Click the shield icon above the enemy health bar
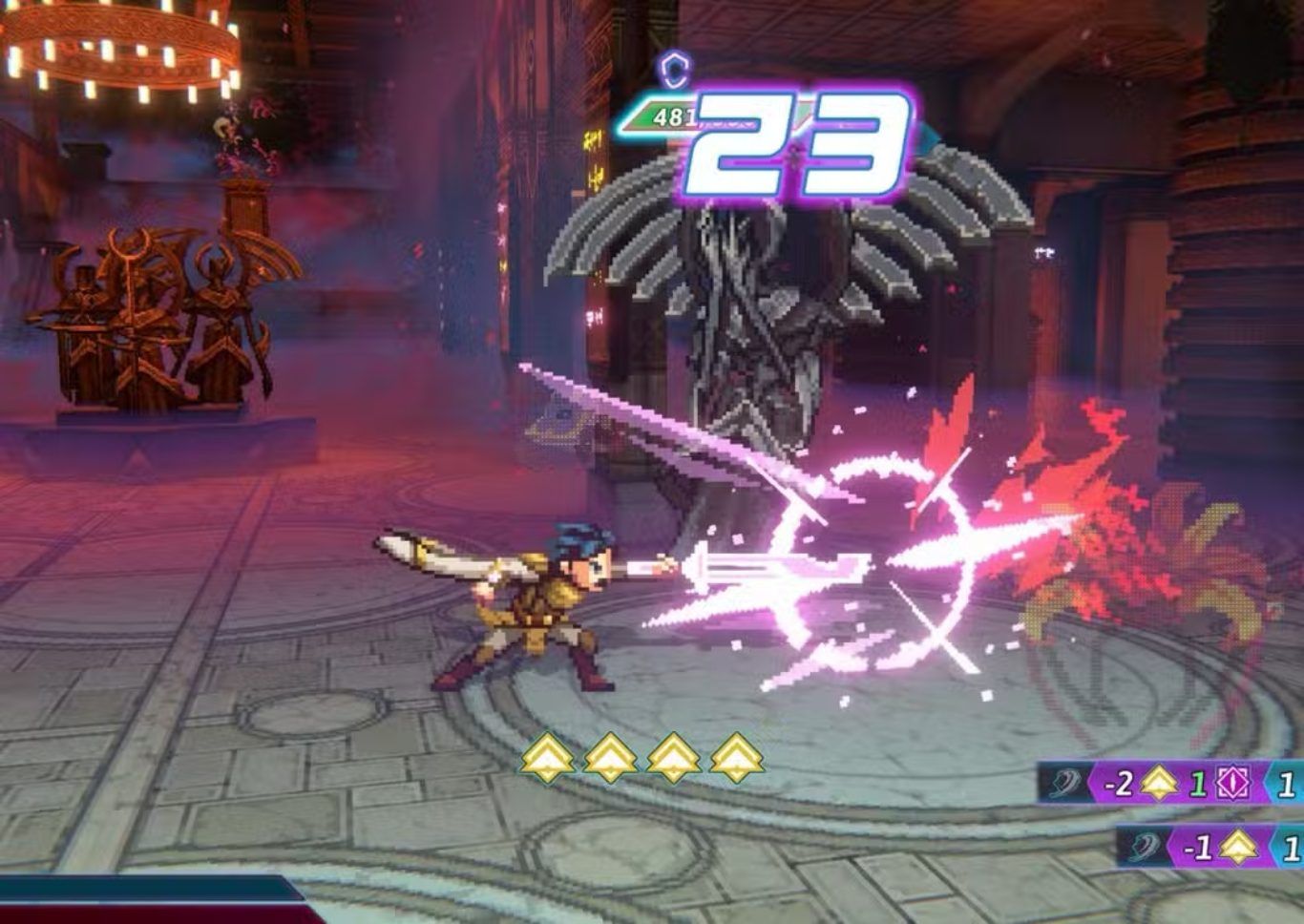 [x=675, y=68]
